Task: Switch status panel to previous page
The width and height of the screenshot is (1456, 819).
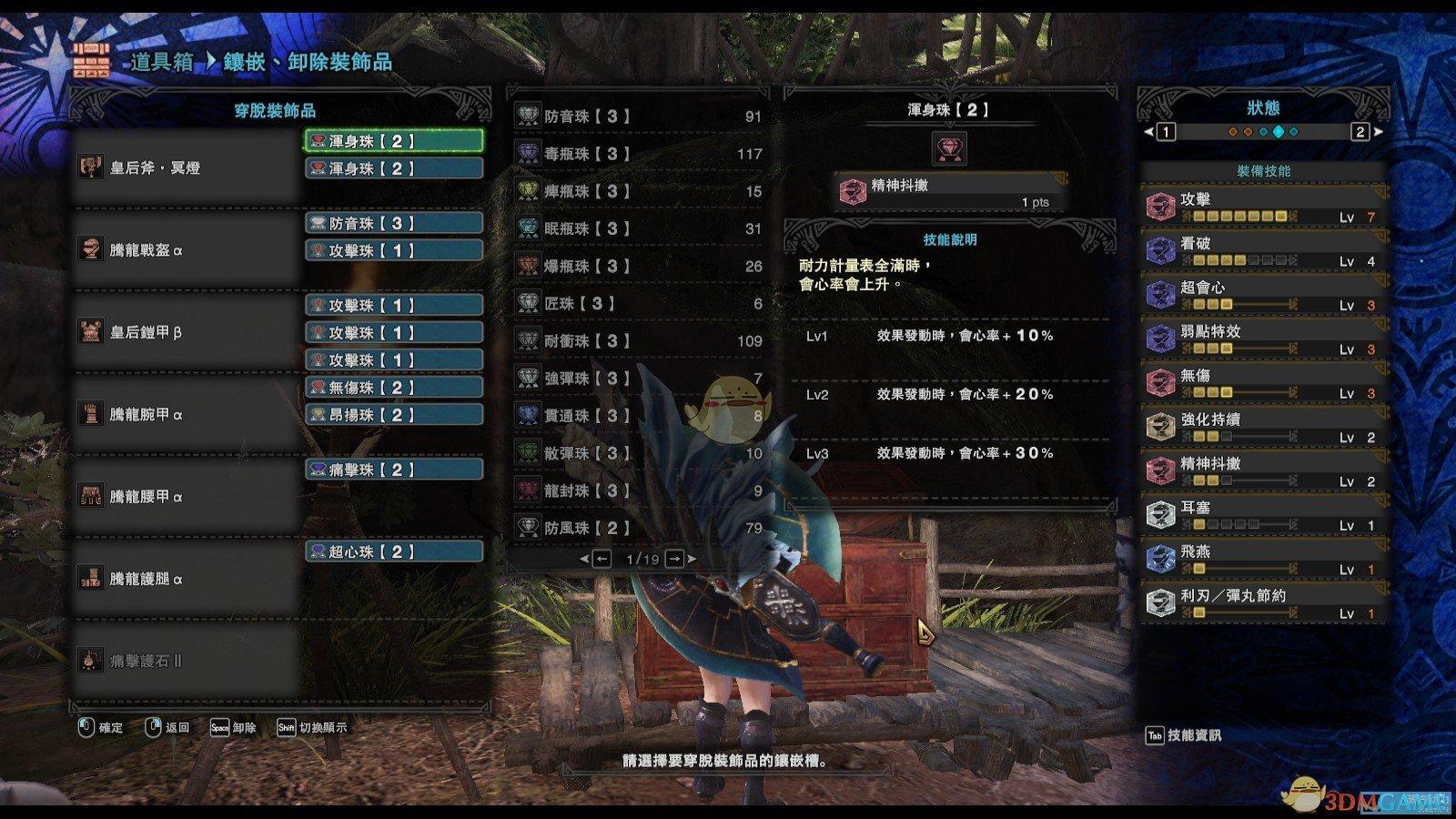Action: click(x=1165, y=132)
